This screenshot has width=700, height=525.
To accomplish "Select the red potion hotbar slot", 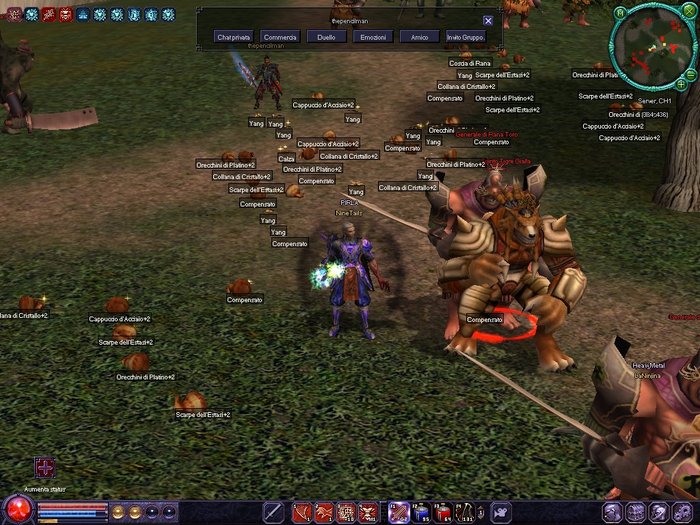I will pyautogui.click(x=443, y=513).
